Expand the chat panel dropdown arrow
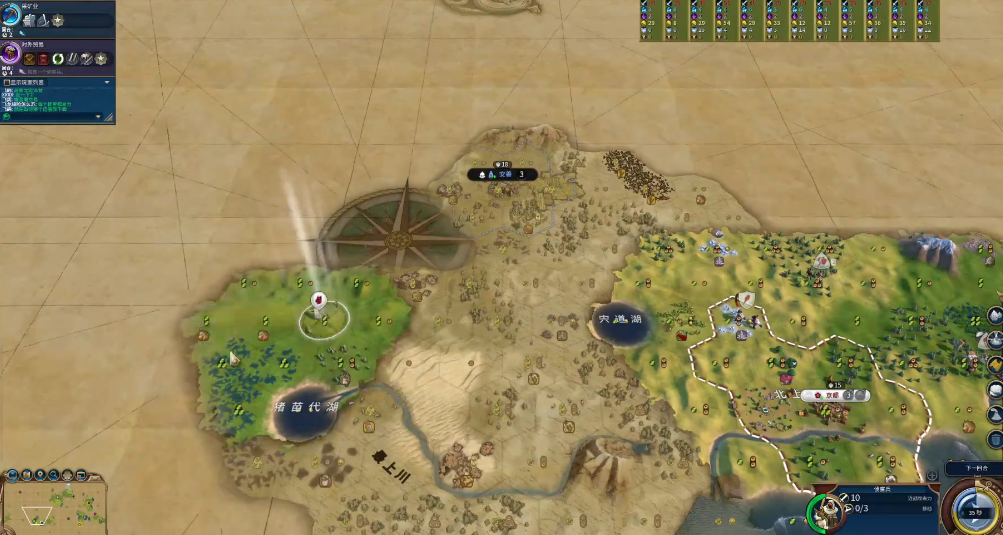The height and width of the screenshot is (535, 1003). (107, 82)
